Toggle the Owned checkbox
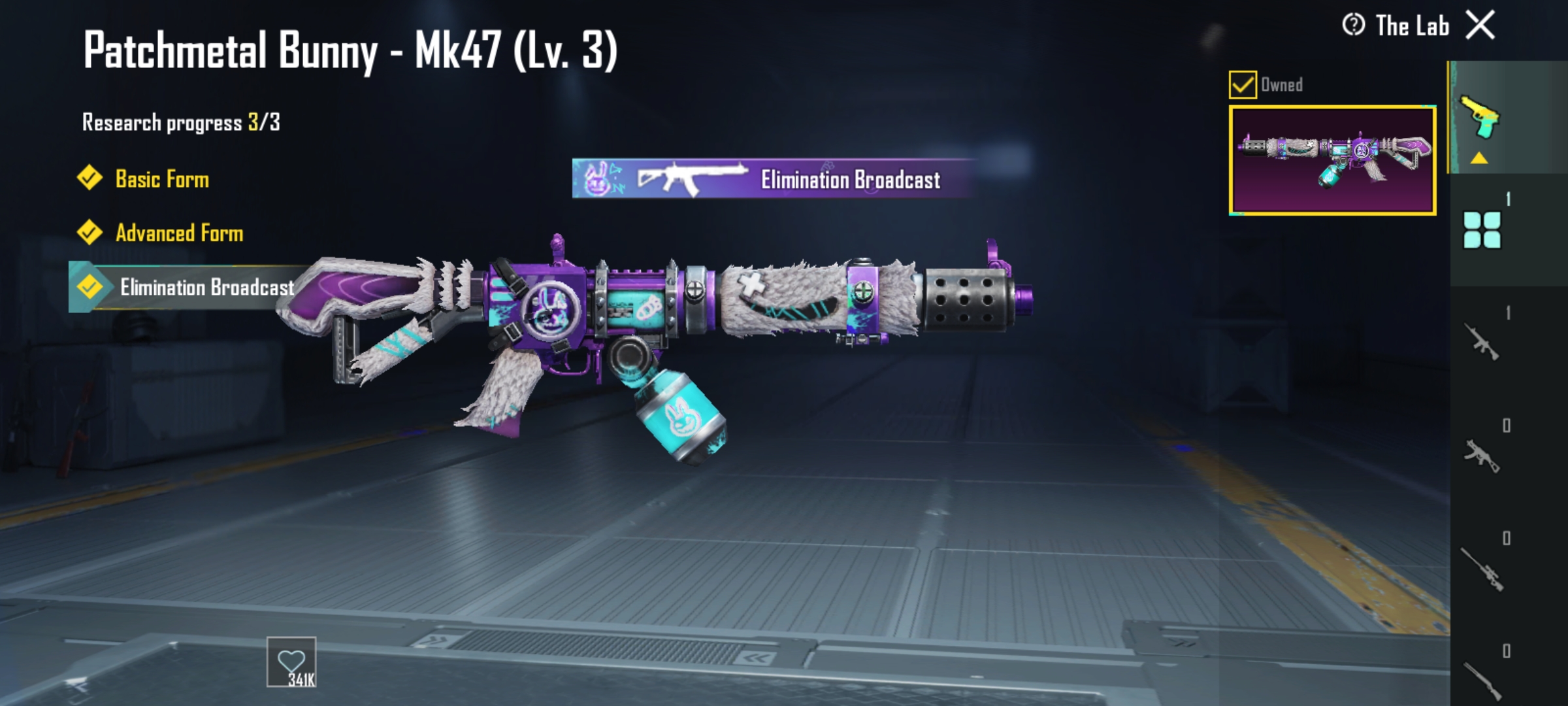Viewport: 1568px width, 706px height. pos(1242,85)
